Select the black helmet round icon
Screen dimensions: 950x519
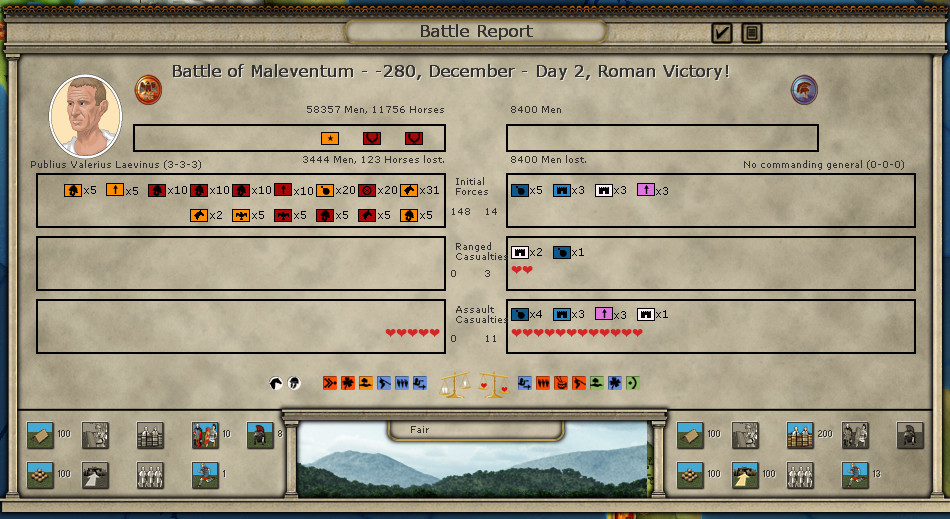pyautogui.click(x=294, y=383)
